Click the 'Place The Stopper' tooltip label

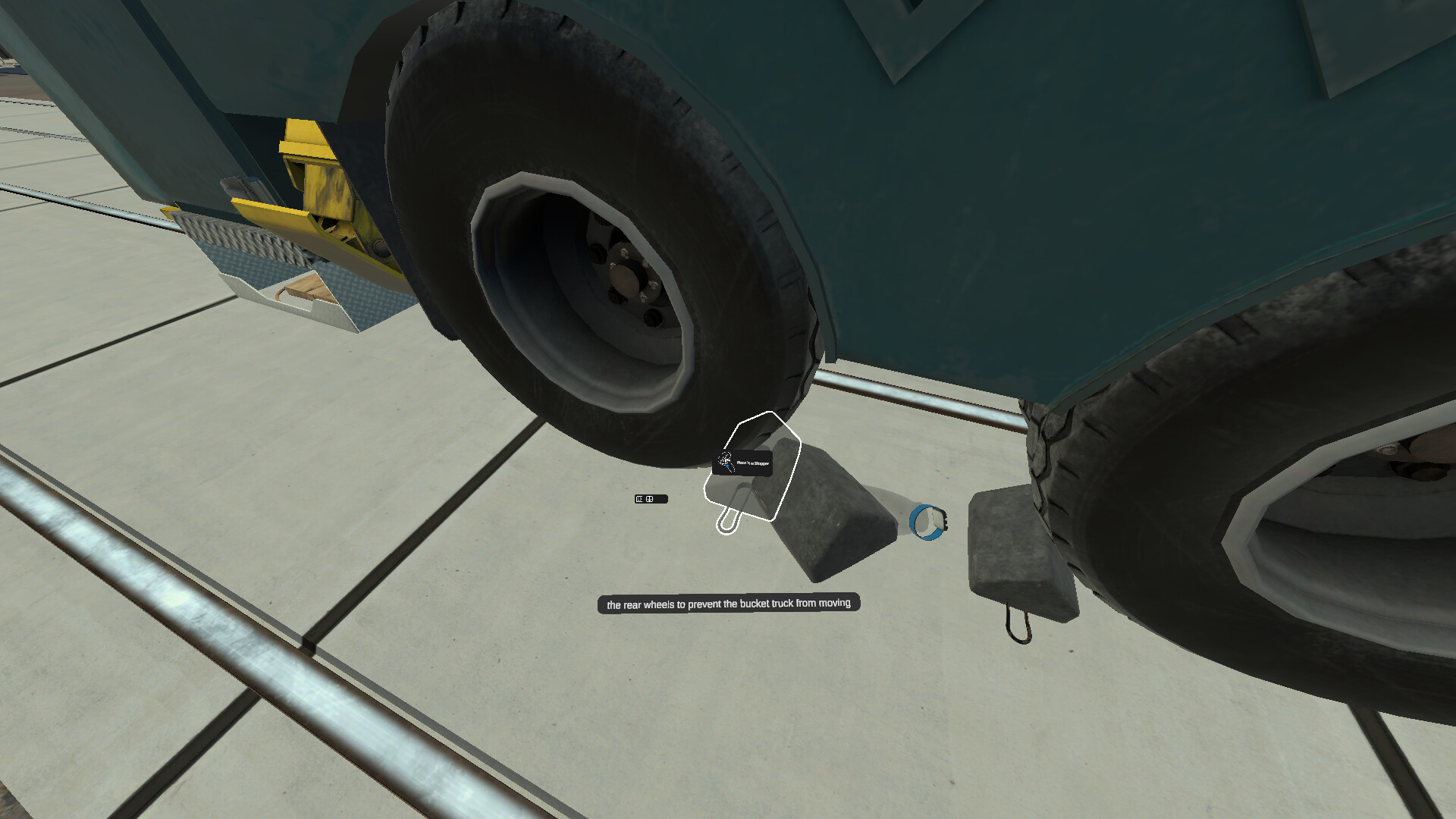[752, 462]
